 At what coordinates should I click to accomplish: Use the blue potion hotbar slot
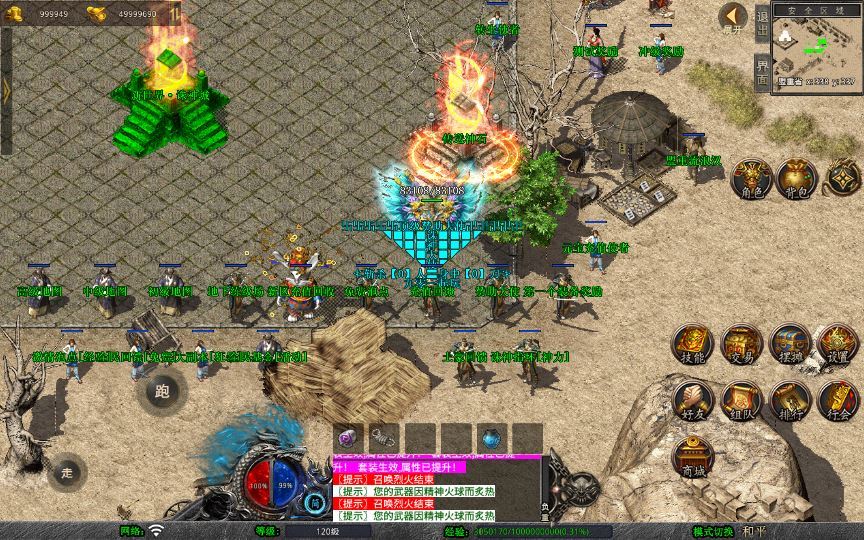click(491, 437)
